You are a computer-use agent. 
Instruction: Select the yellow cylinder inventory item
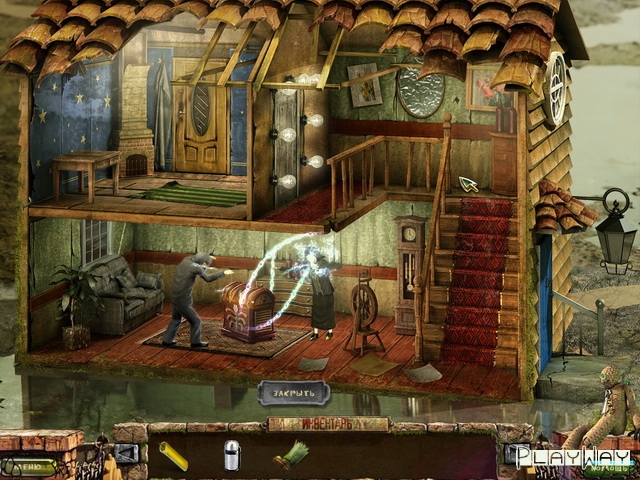pyautogui.click(x=175, y=455)
